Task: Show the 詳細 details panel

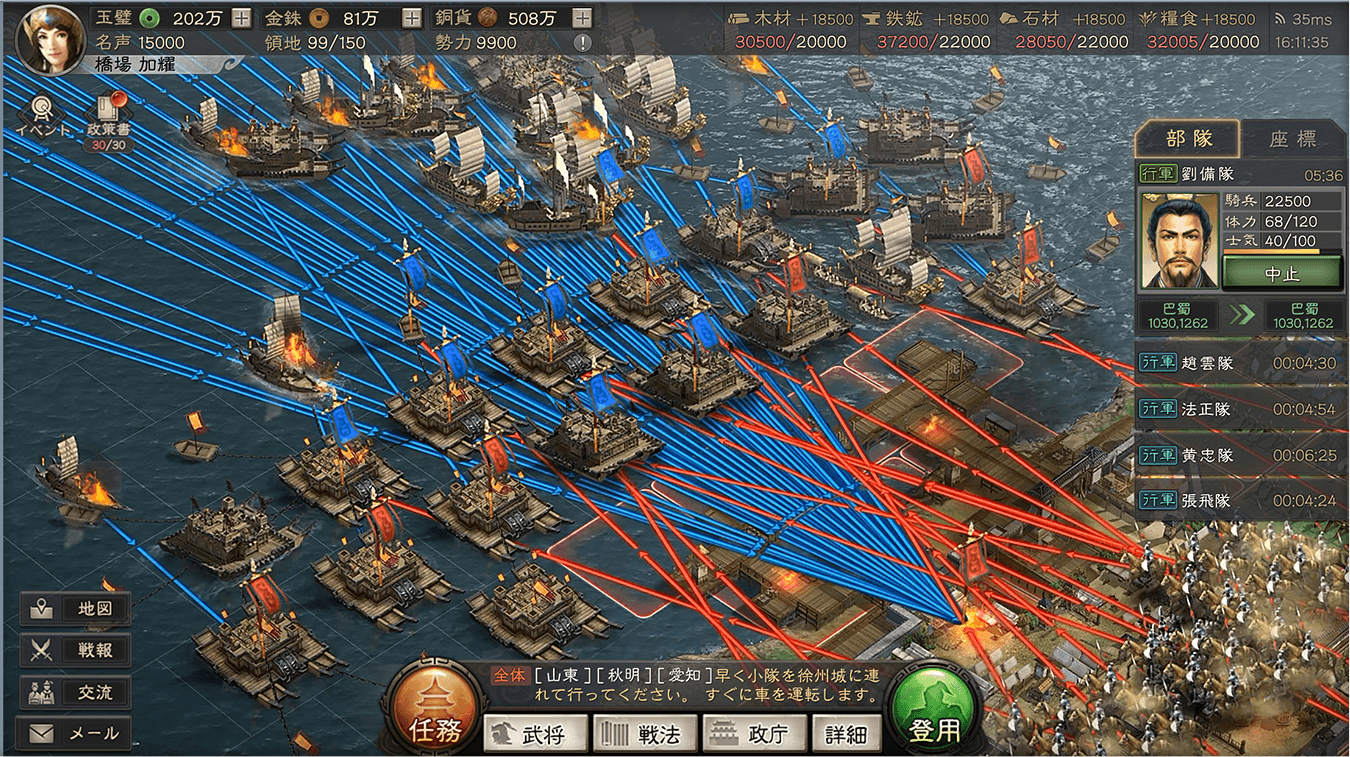Action: tap(846, 735)
